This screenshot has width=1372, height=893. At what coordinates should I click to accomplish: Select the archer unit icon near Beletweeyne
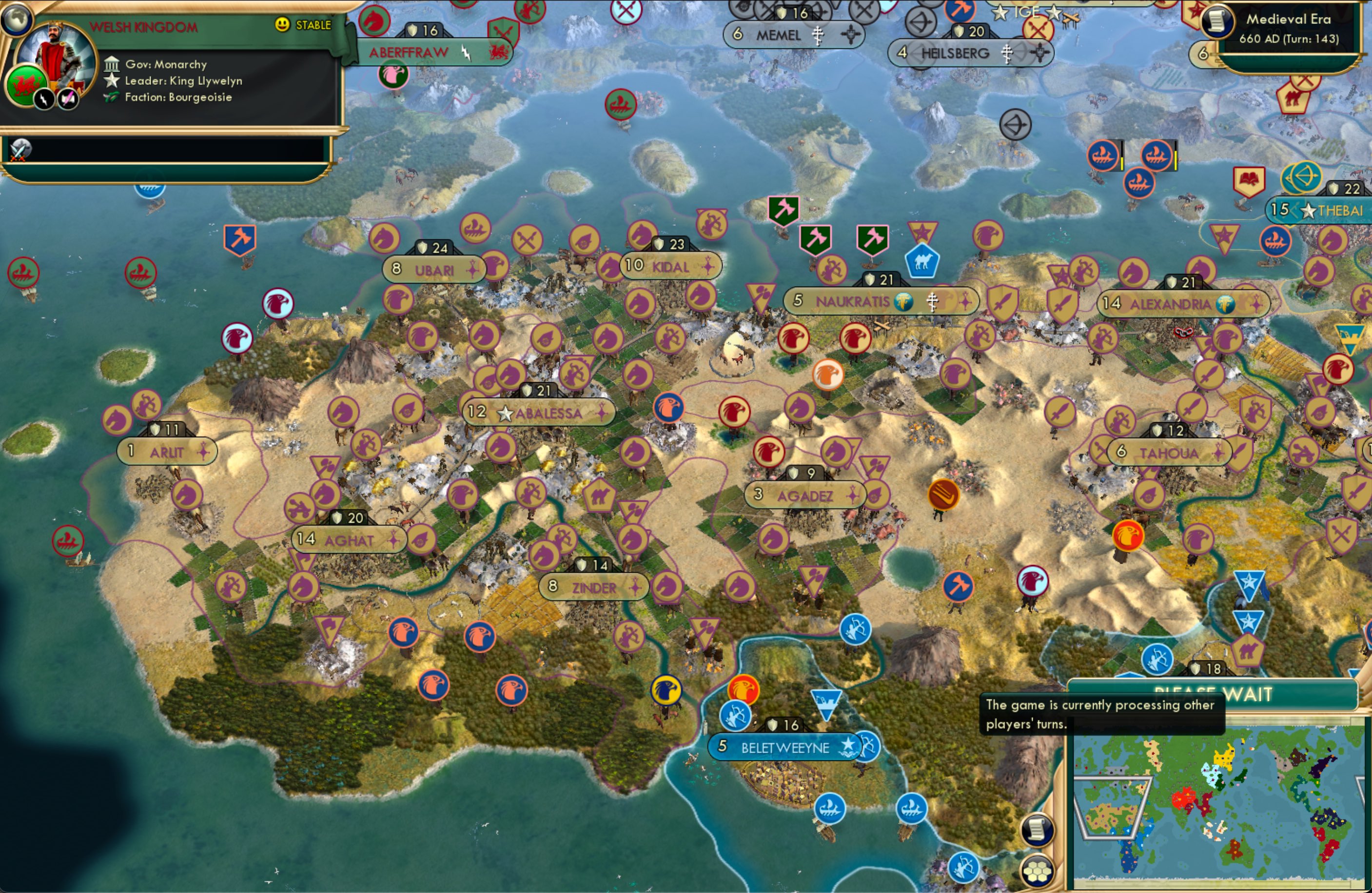coord(735,717)
